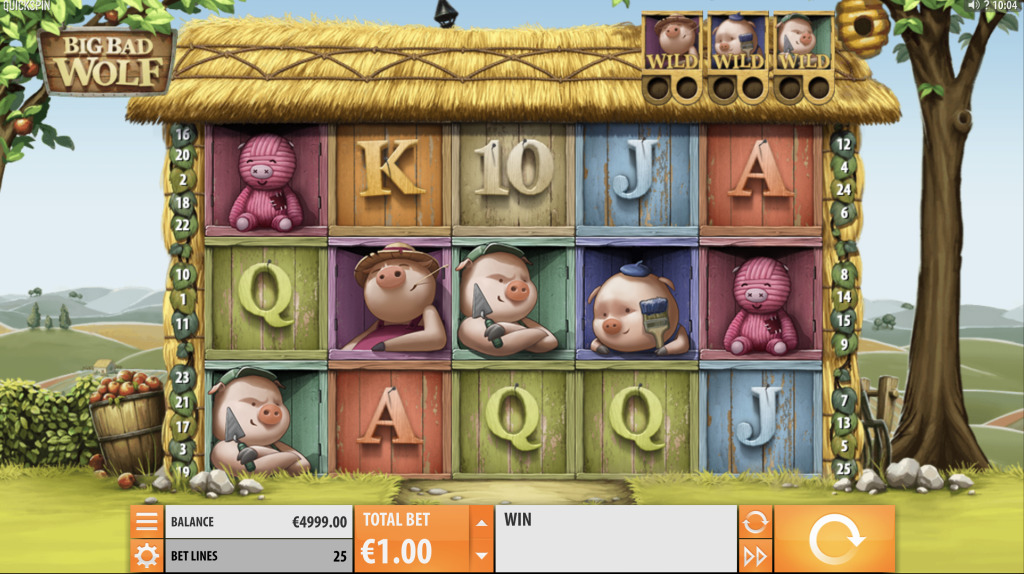Decrease the total bet with the down arrow
The height and width of the screenshot is (574, 1024).
point(482,555)
